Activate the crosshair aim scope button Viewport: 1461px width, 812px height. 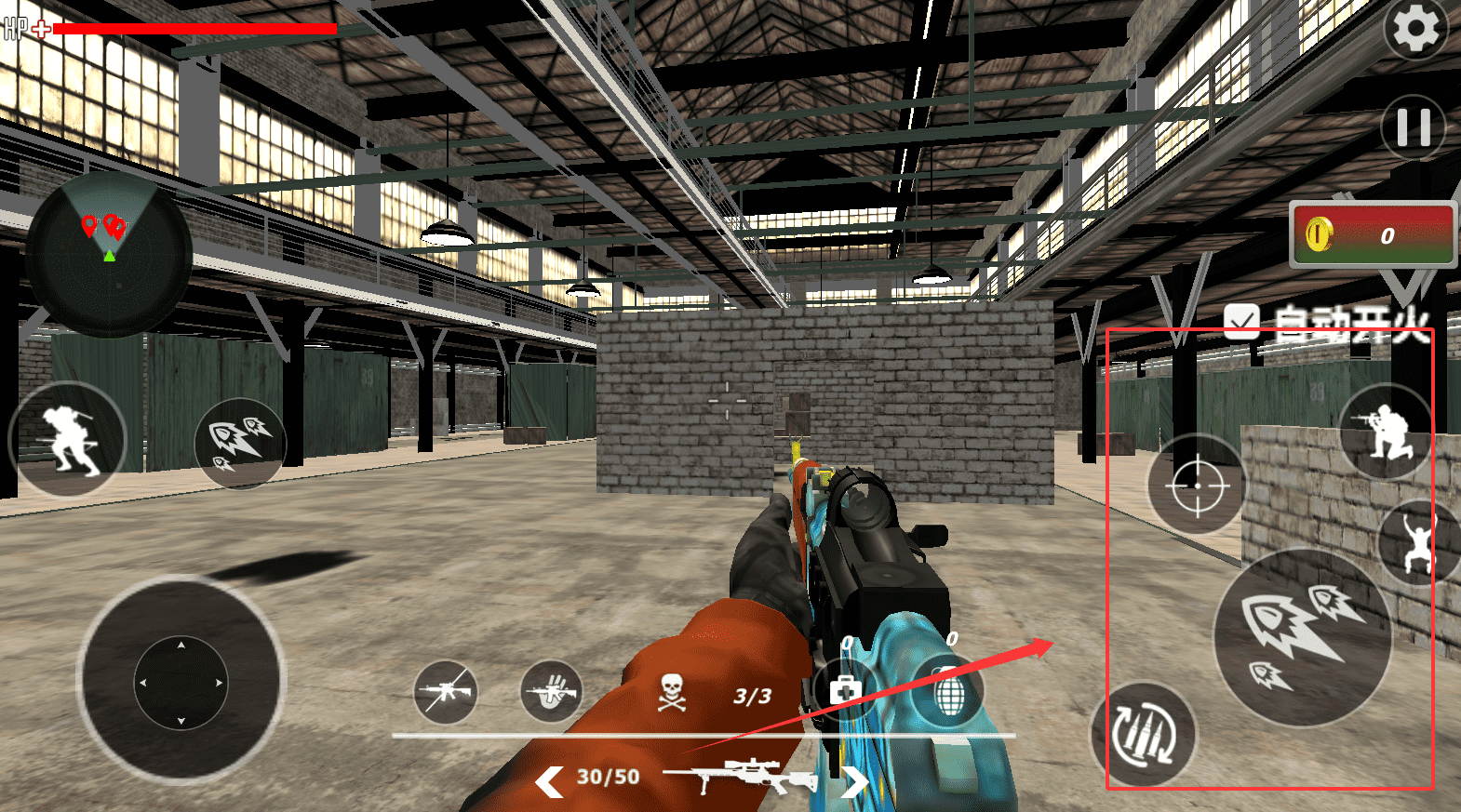click(x=1197, y=485)
